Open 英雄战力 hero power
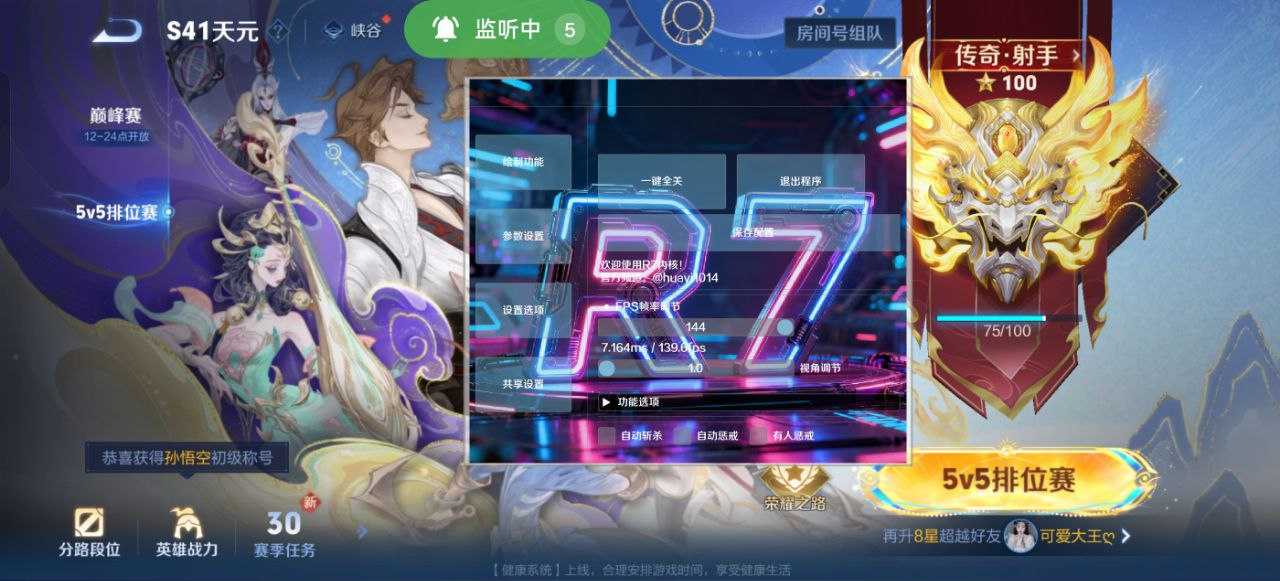The height and width of the screenshot is (581, 1280). 186,533
